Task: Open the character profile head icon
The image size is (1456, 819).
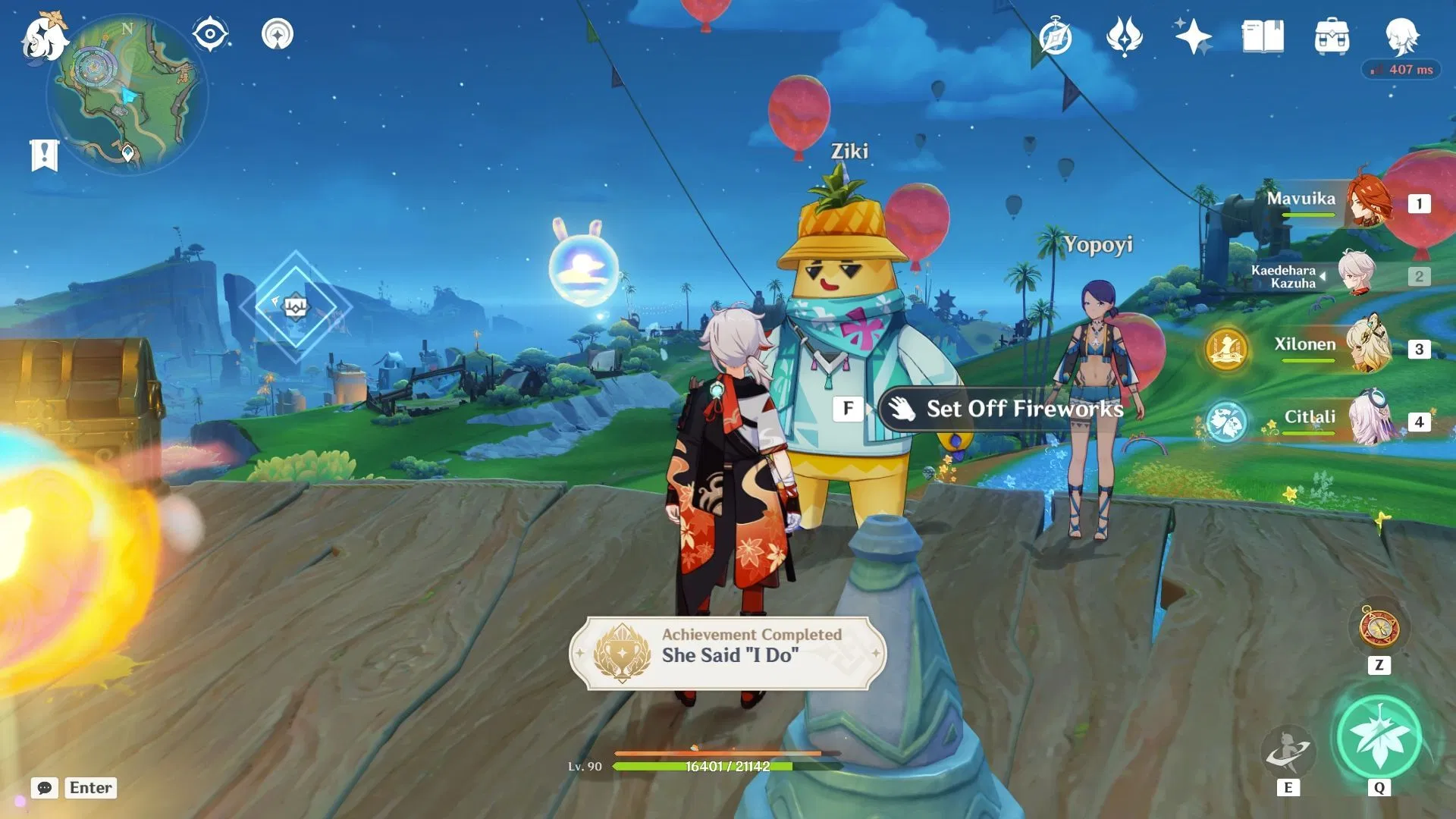Action: pyautogui.click(x=1401, y=36)
